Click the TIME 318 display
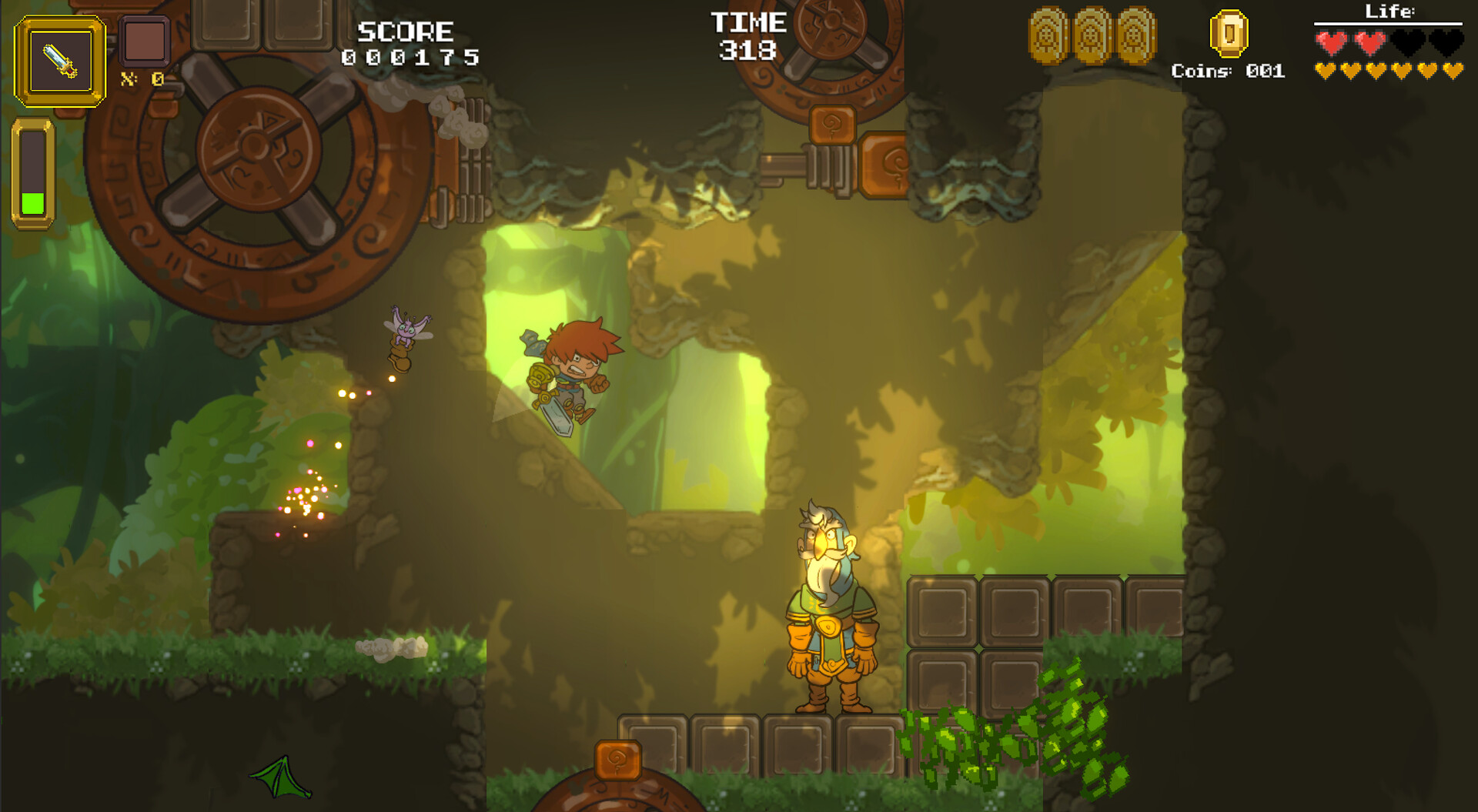 [747, 35]
